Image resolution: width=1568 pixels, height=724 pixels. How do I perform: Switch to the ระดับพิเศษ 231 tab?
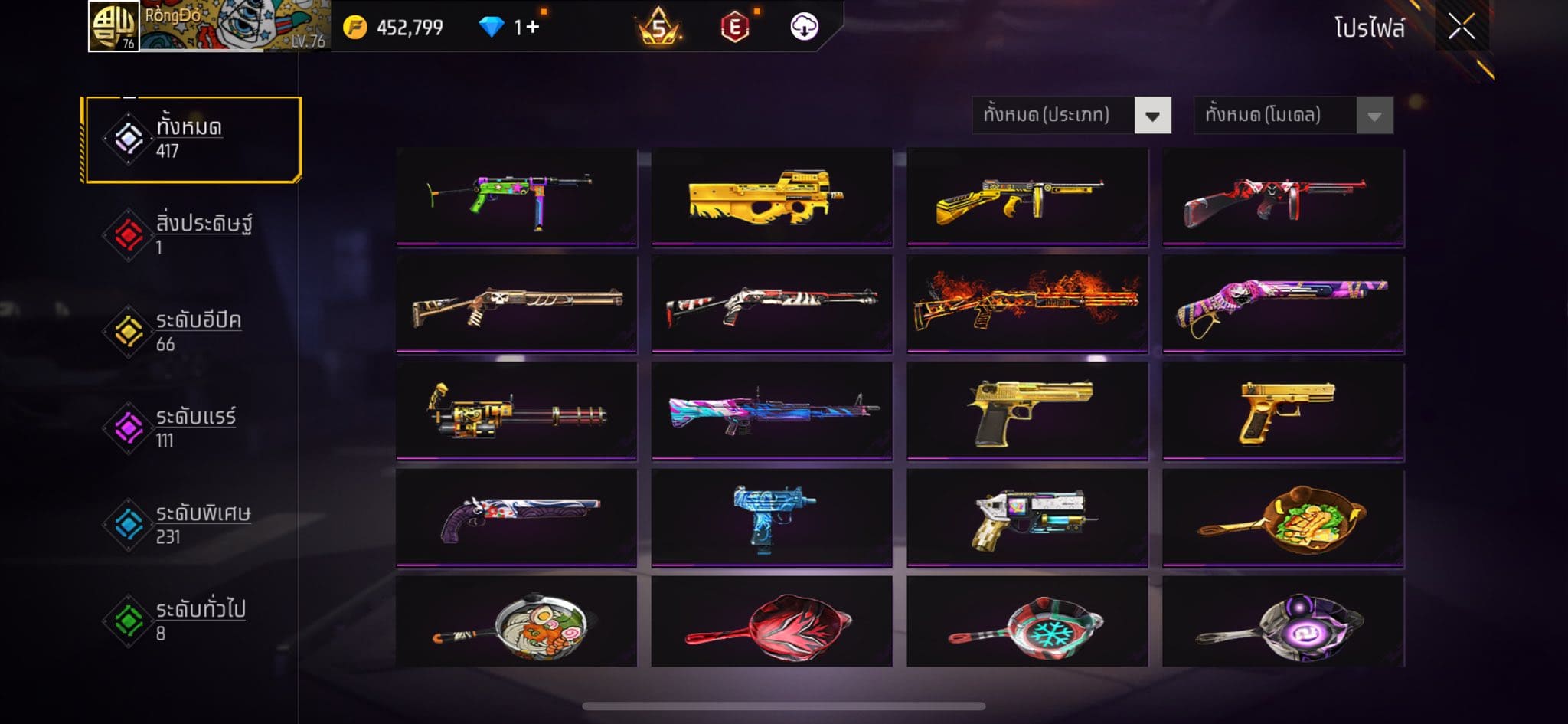192,524
